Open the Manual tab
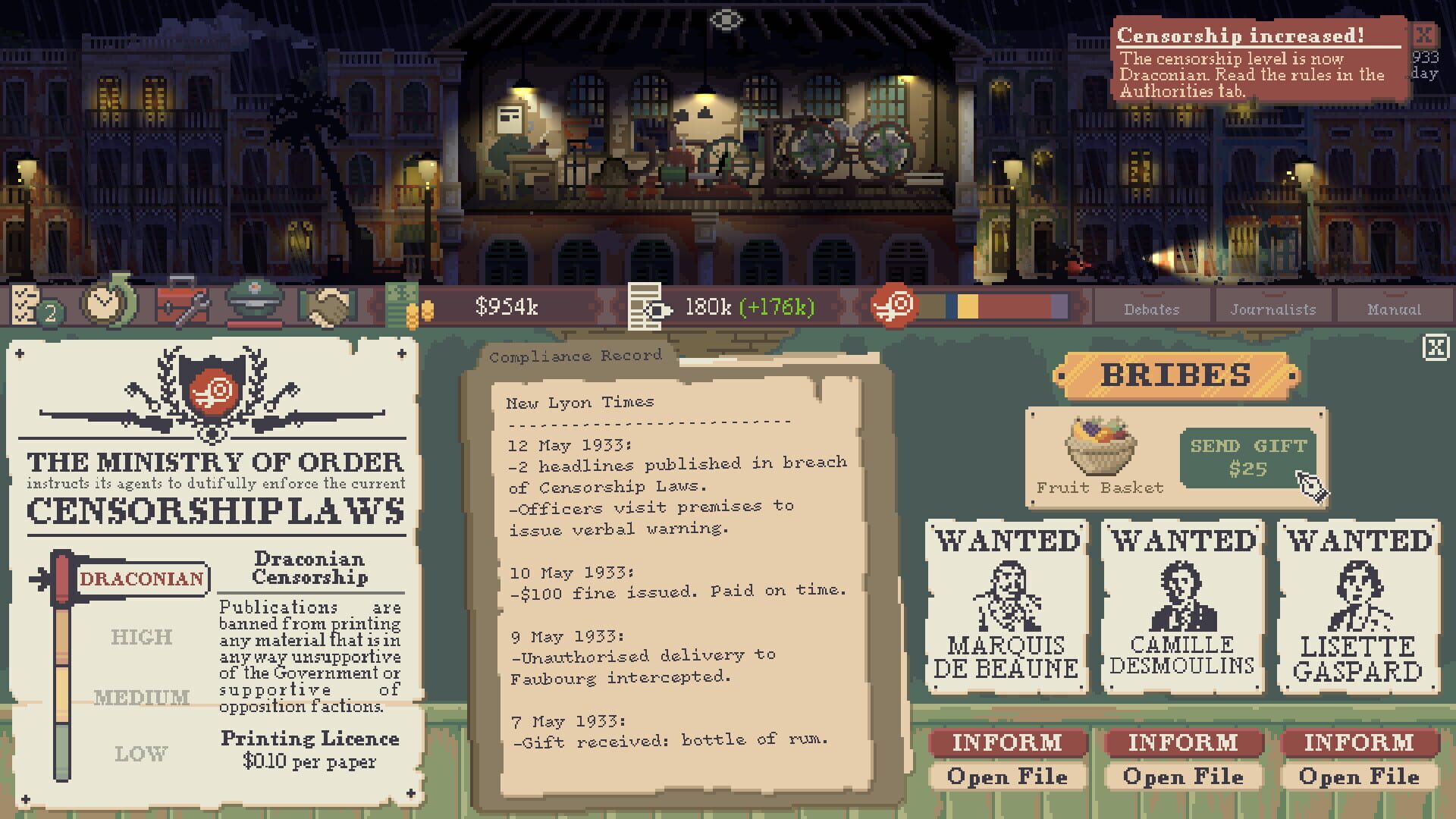Screen dimensions: 1456x819 click(x=1395, y=309)
